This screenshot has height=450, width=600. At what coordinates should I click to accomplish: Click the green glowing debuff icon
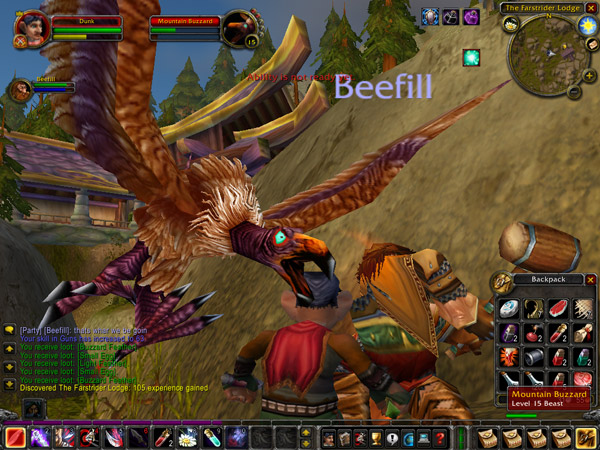click(x=470, y=58)
